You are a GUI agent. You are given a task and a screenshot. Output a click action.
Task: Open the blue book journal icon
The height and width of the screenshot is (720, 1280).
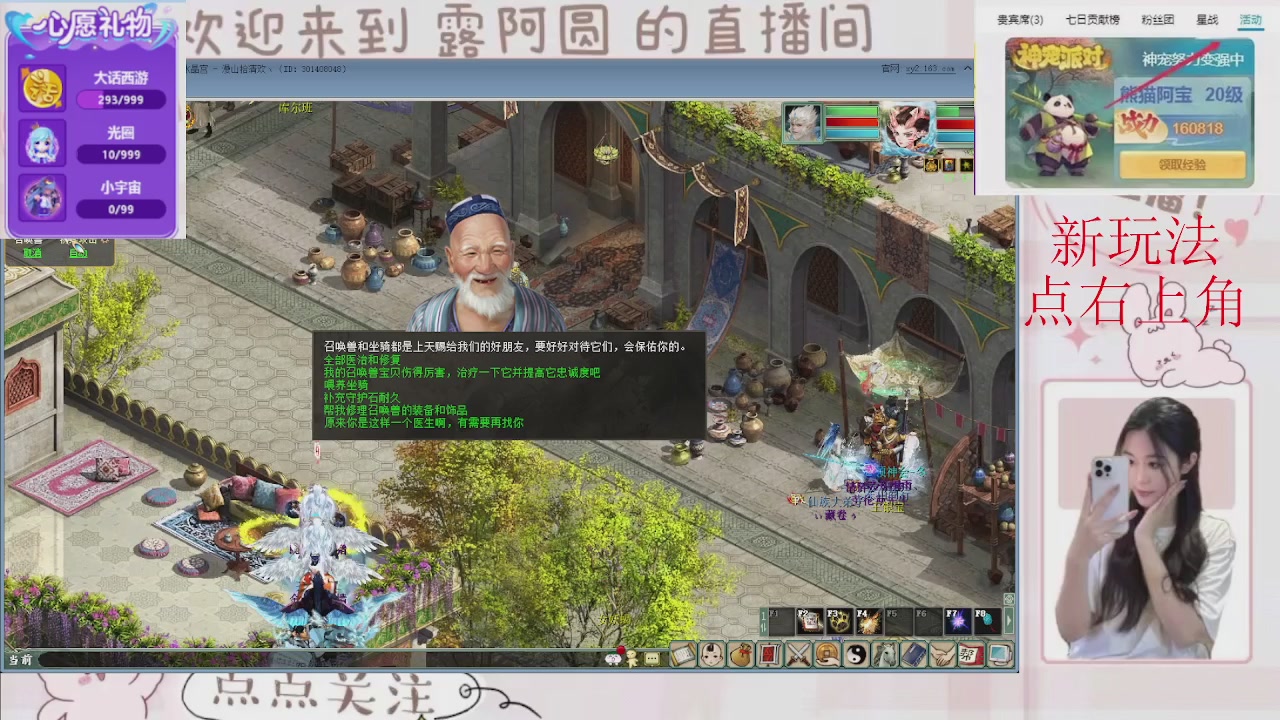[x=912, y=655]
